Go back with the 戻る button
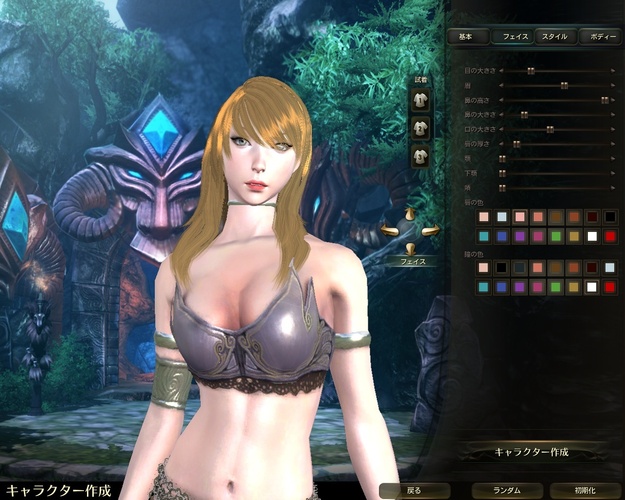Image resolution: width=625 pixels, height=500 pixels. click(414, 491)
